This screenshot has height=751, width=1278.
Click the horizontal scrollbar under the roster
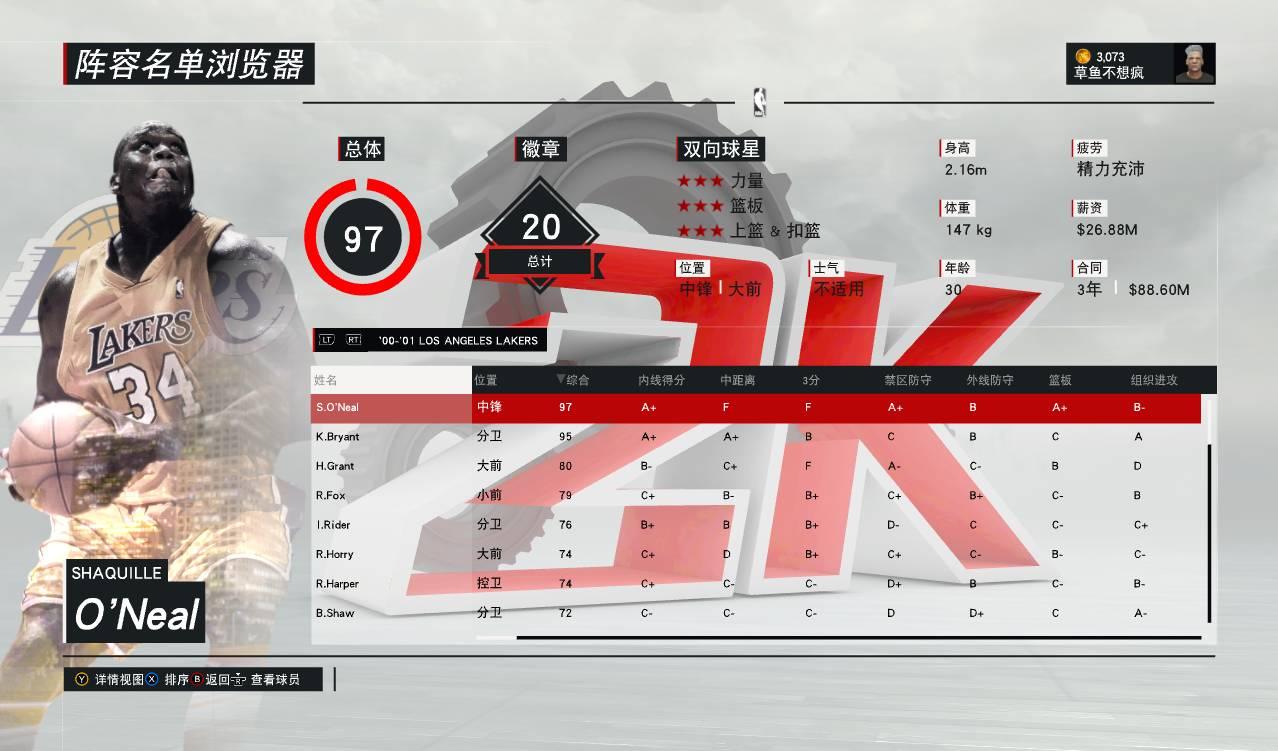click(858, 637)
